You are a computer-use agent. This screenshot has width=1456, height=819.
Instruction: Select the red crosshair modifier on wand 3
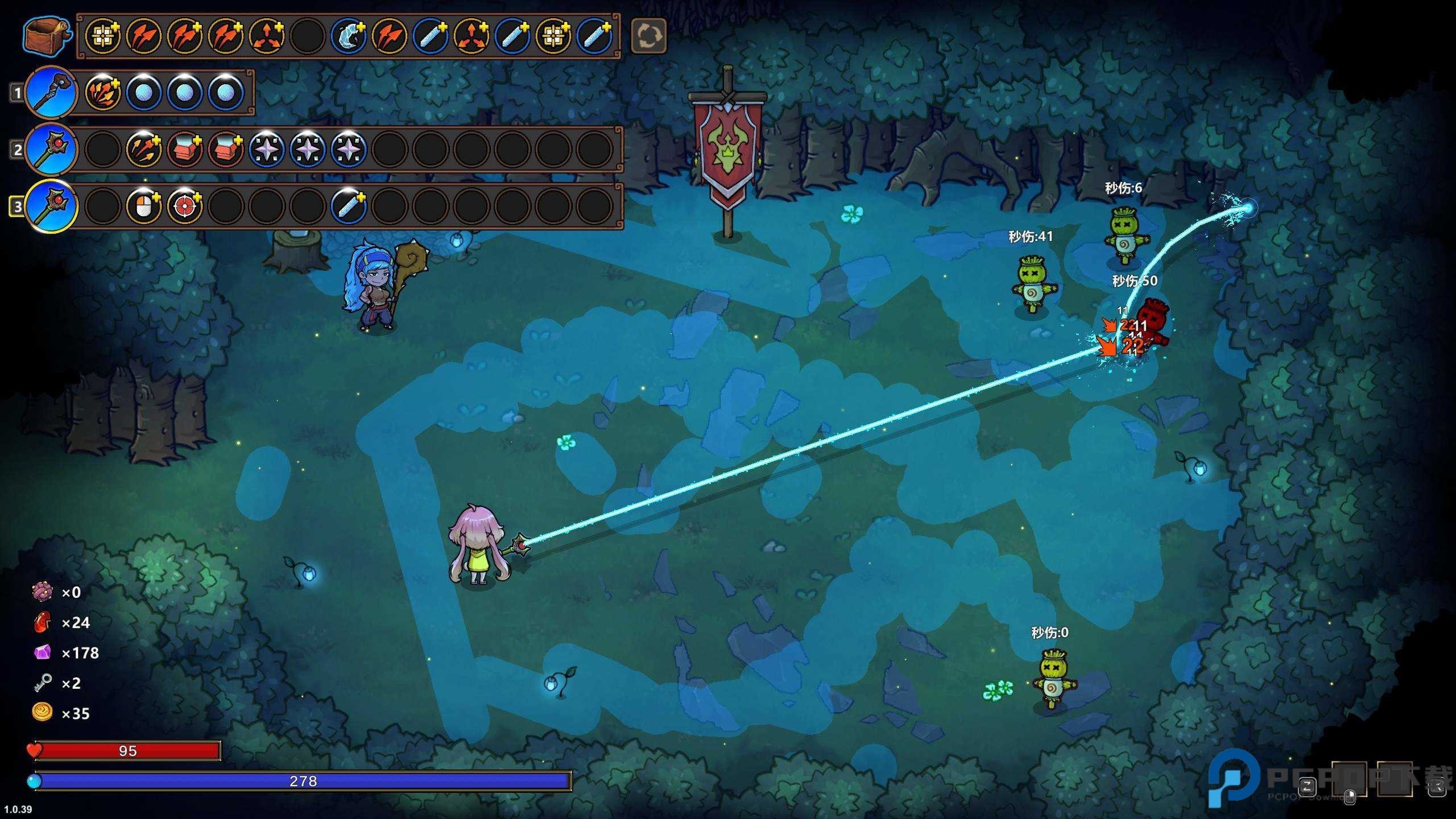[185, 206]
